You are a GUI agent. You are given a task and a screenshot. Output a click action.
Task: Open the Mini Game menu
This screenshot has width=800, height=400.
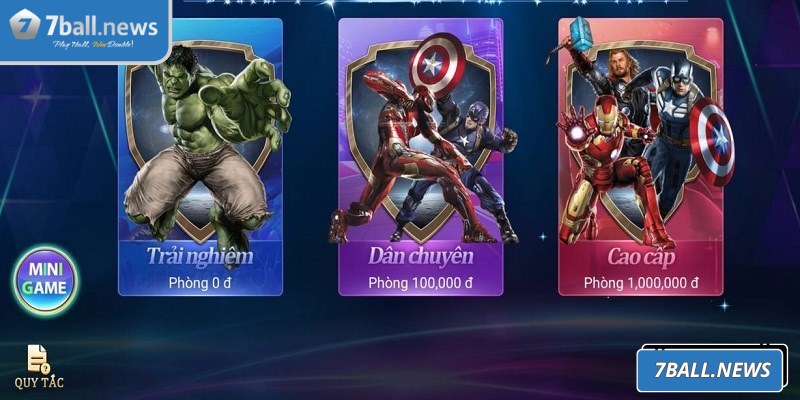pos(45,279)
